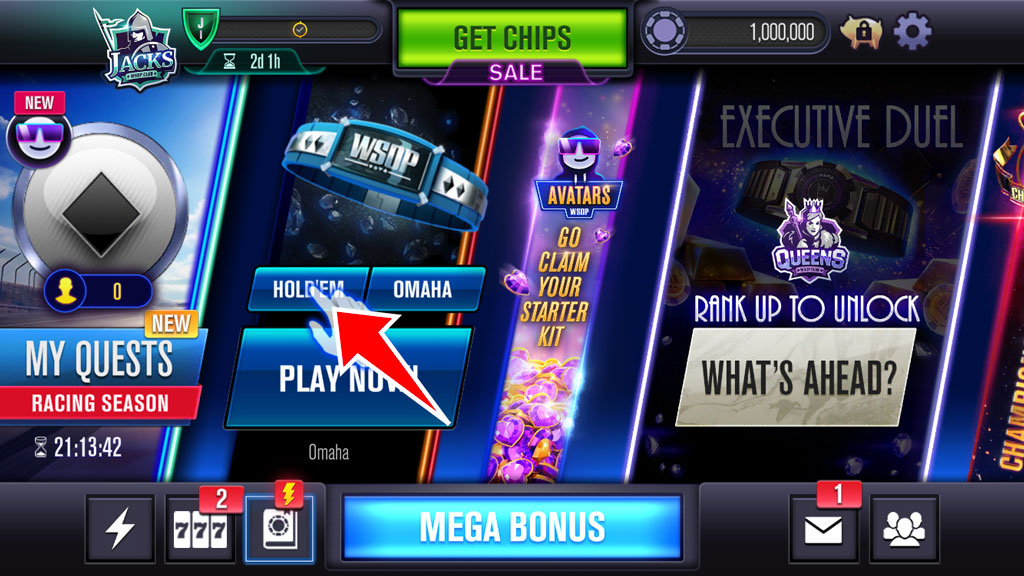The width and height of the screenshot is (1024, 576).
Task: Open the locked piggy bank
Action: tap(860, 33)
